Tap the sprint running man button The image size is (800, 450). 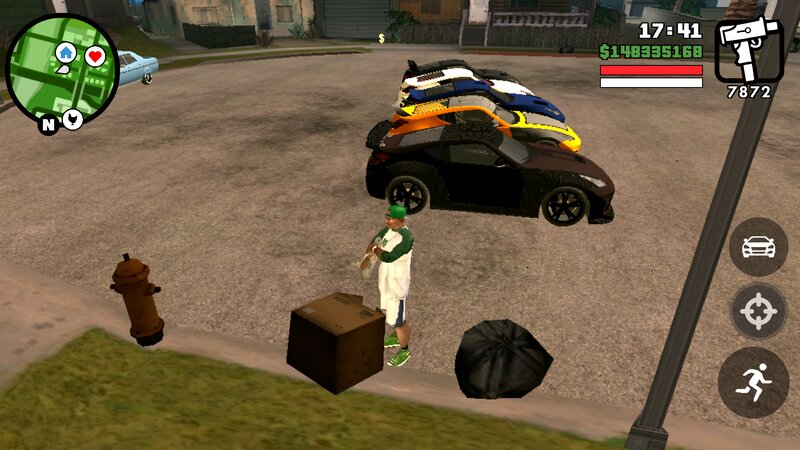tap(754, 382)
